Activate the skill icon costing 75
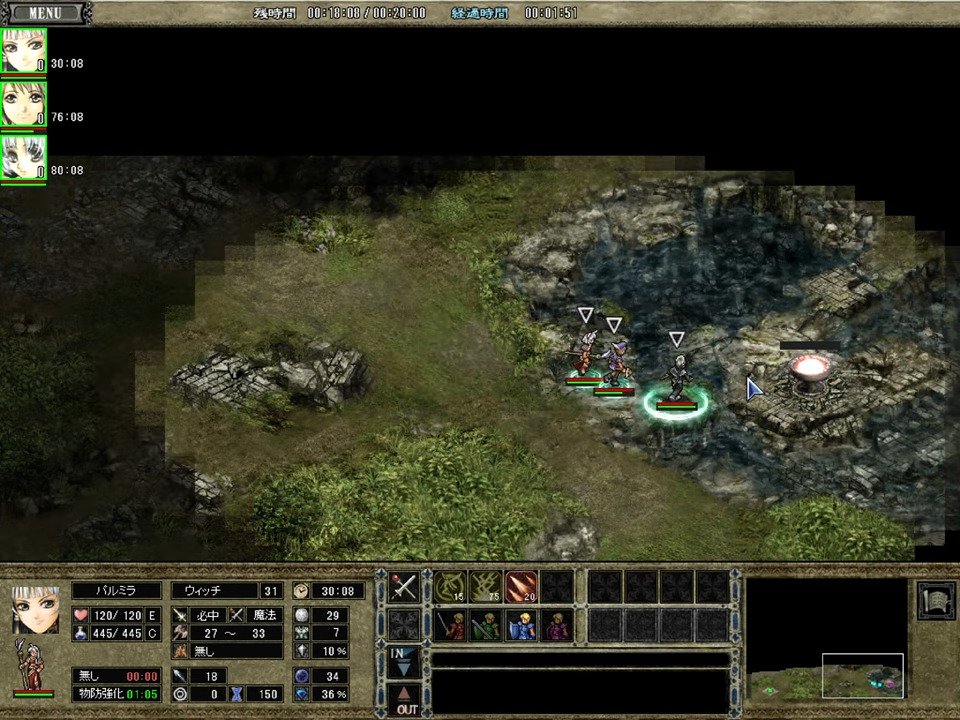Screen dimensions: 960x720 [485, 587]
